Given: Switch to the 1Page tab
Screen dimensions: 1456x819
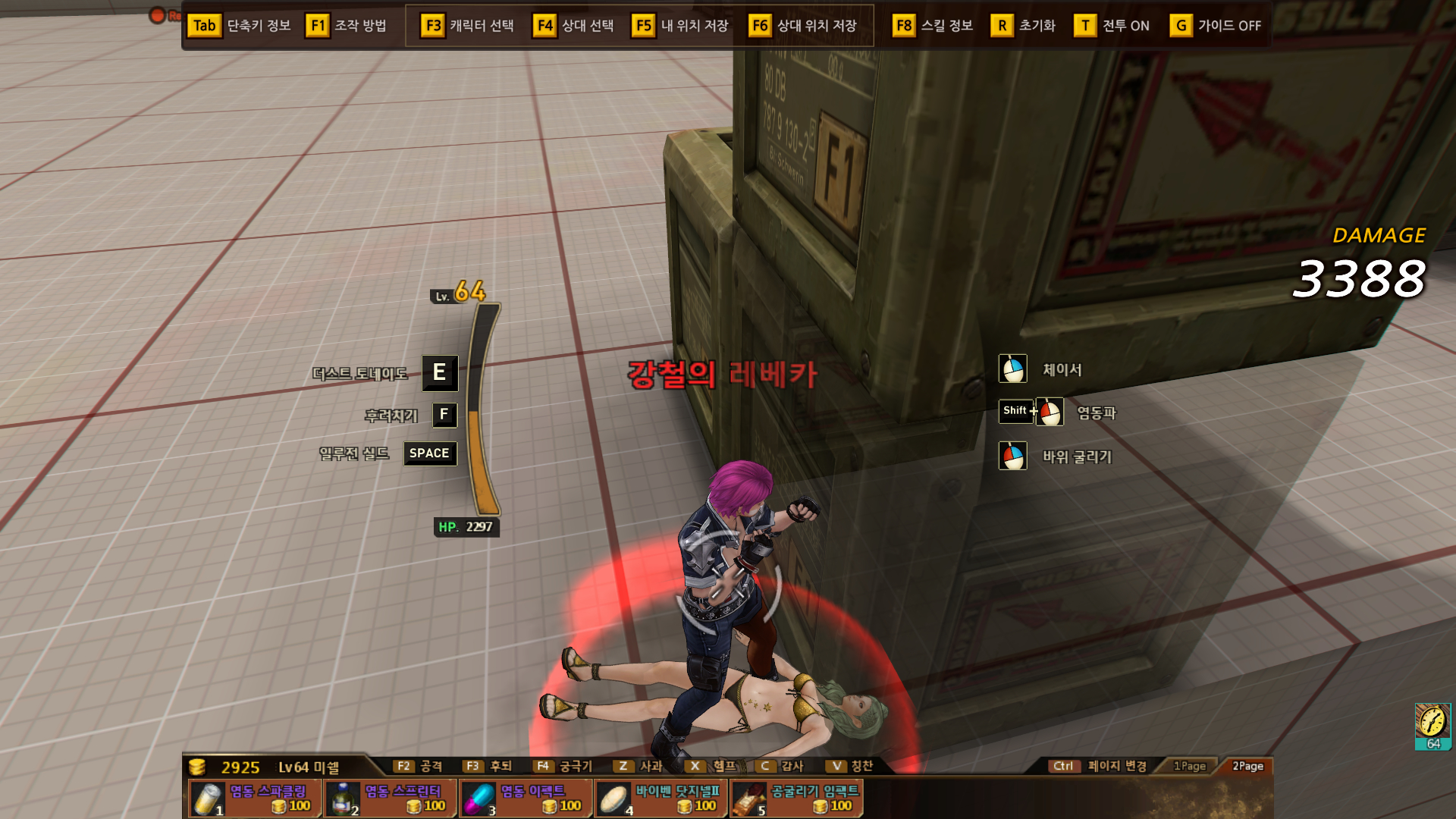Looking at the screenshot, I should [1189, 766].
